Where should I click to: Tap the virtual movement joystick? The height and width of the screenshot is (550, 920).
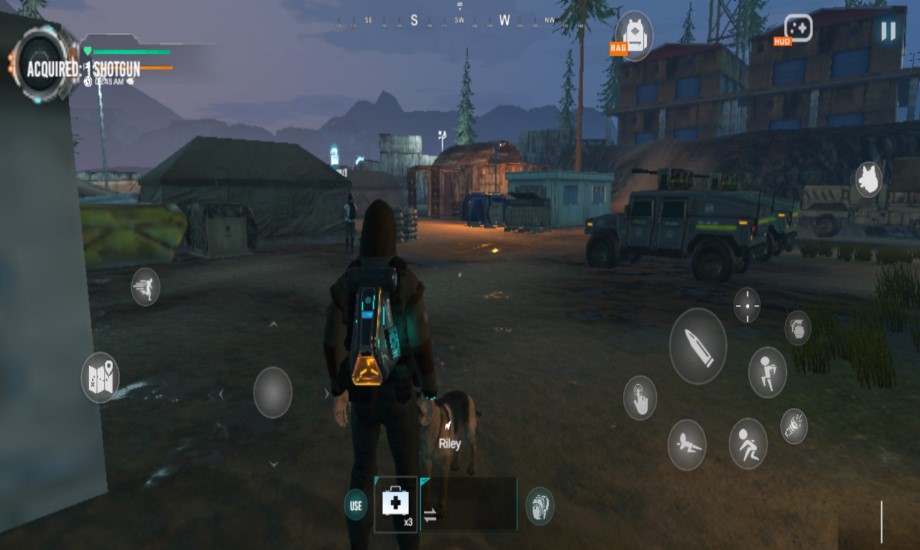pos(272,392)
